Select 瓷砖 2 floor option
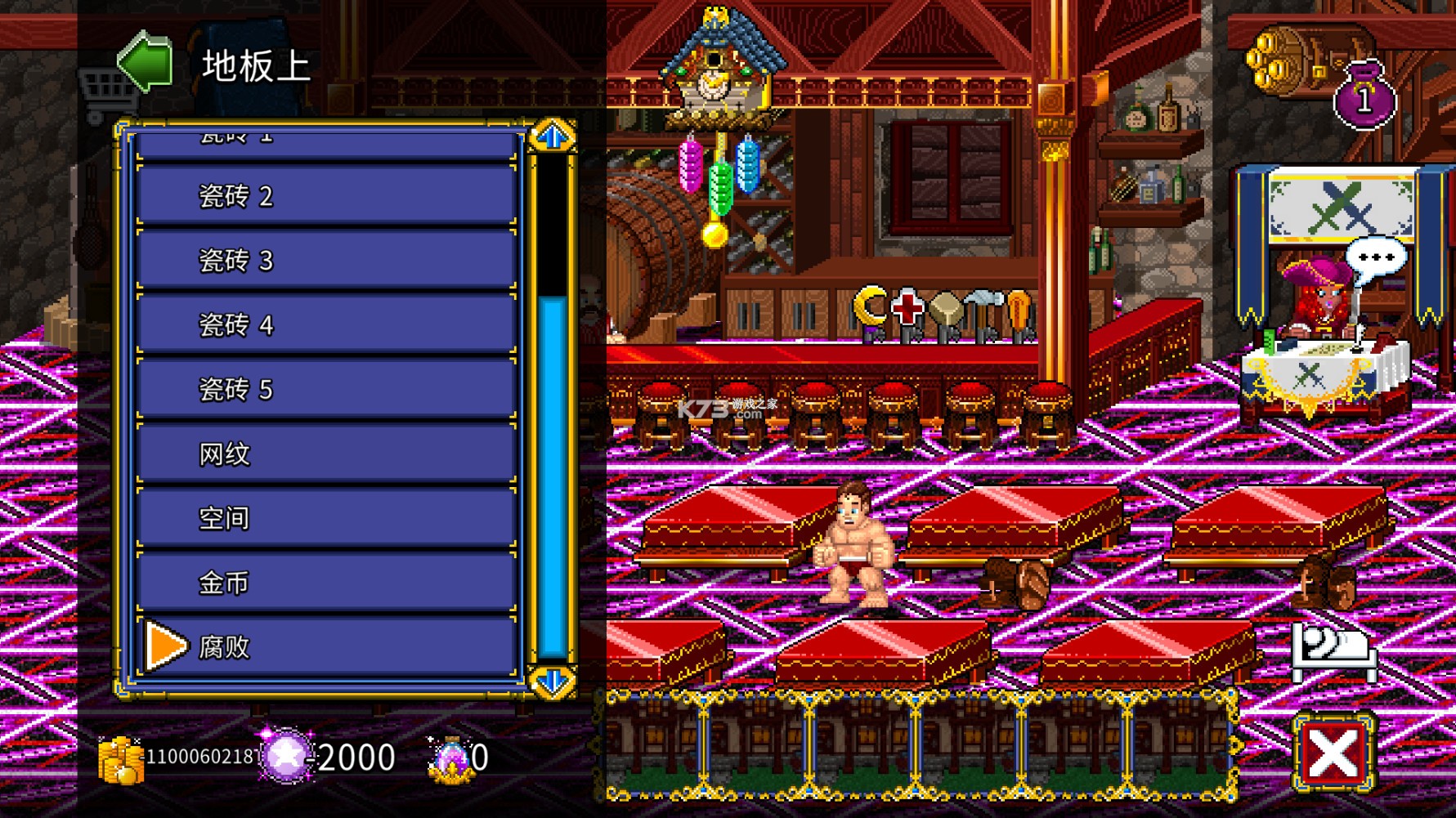The width and height of the screenshot is (1456, 818). (327, 196)
